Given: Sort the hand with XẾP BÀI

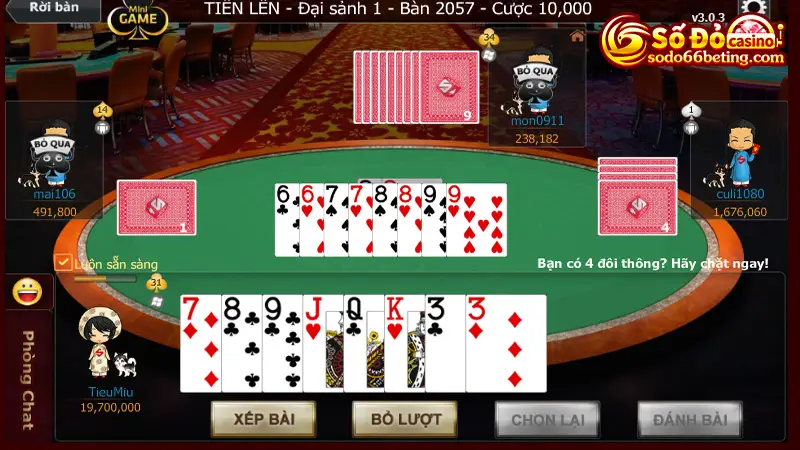Looking at the screenshot, I should tap(263, 418).
